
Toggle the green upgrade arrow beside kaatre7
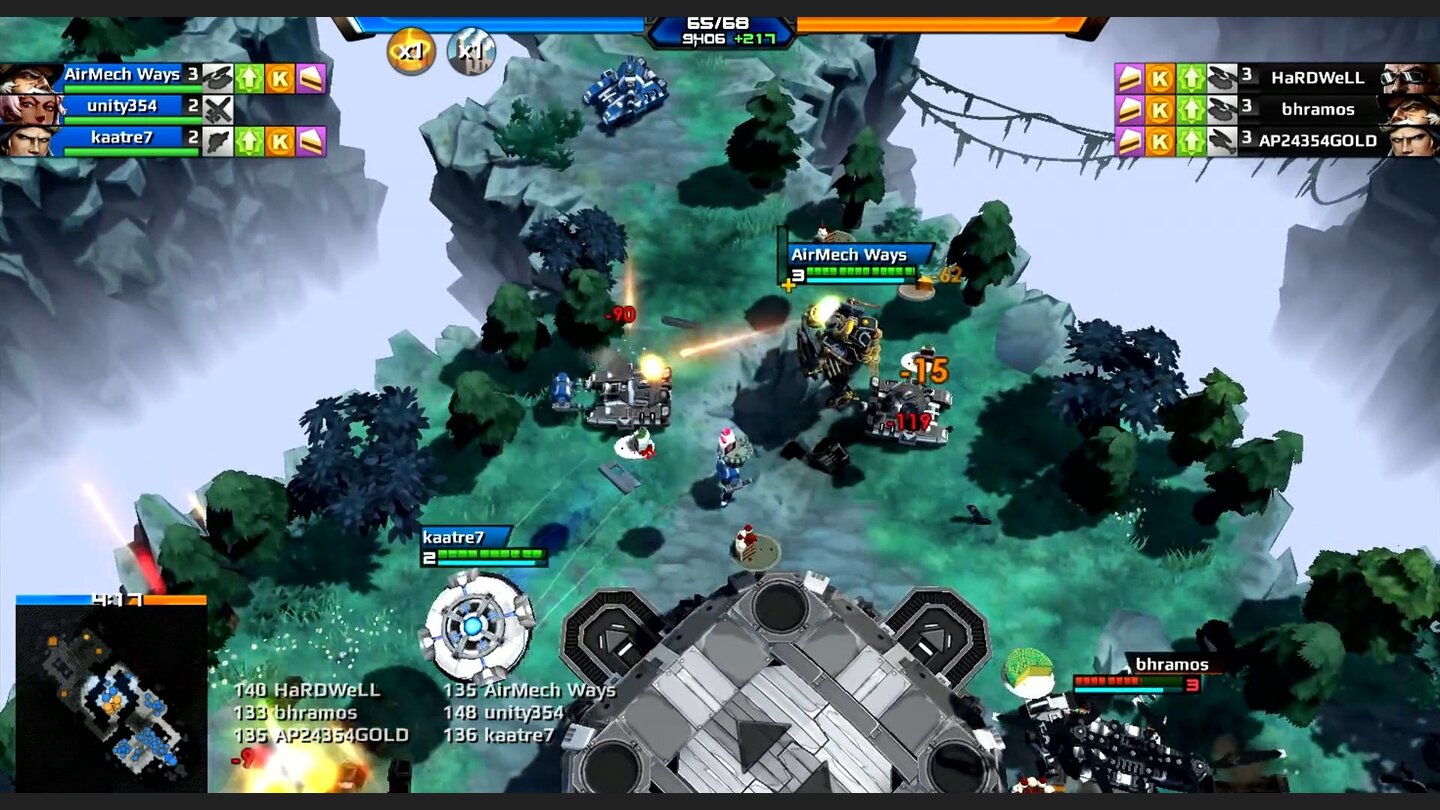[x=251, y=140]
